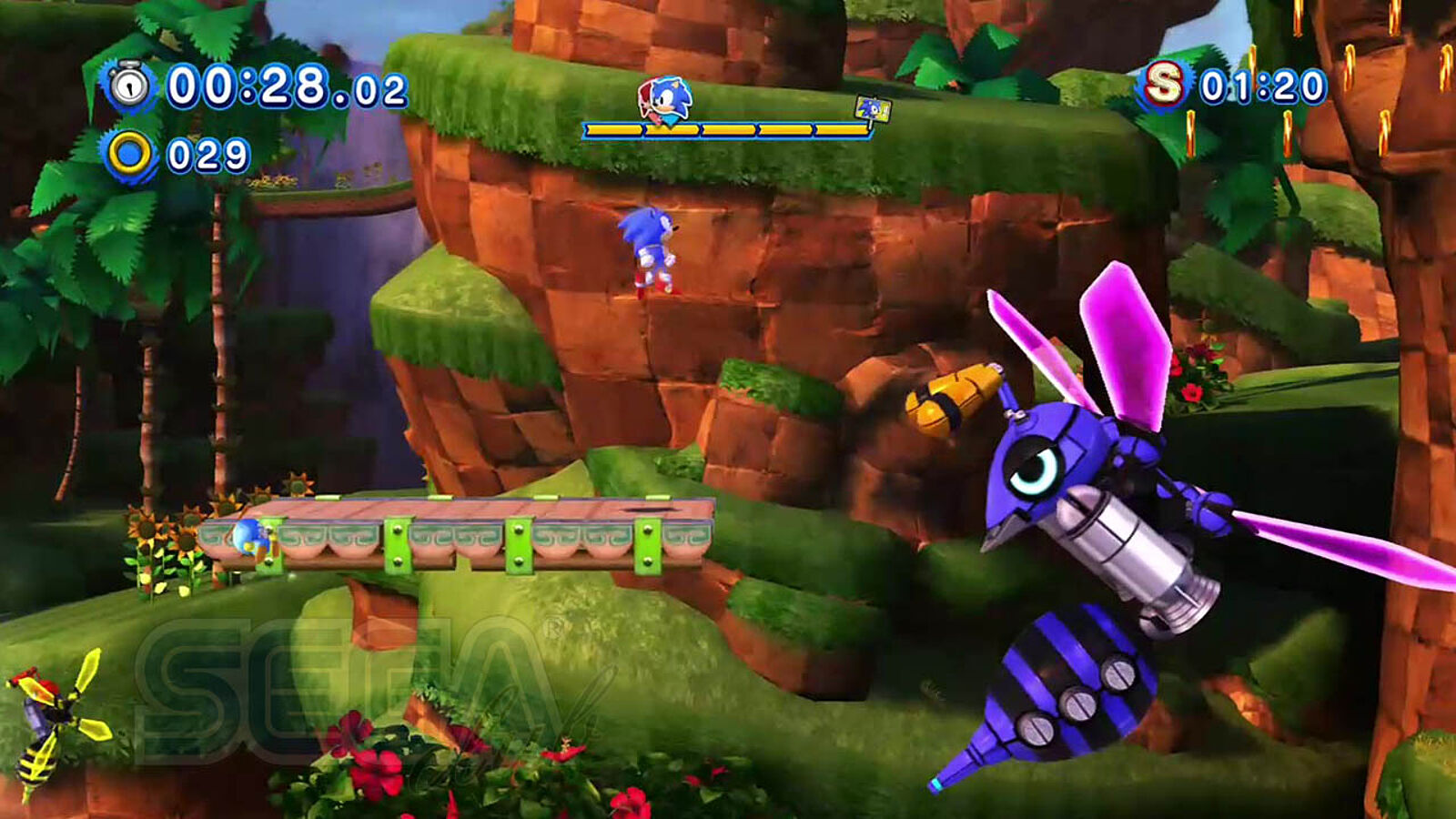Select the gold ring counter icon
This screenshot has height=819, width=1456.
pyautogui.click(x=129, y=155)
